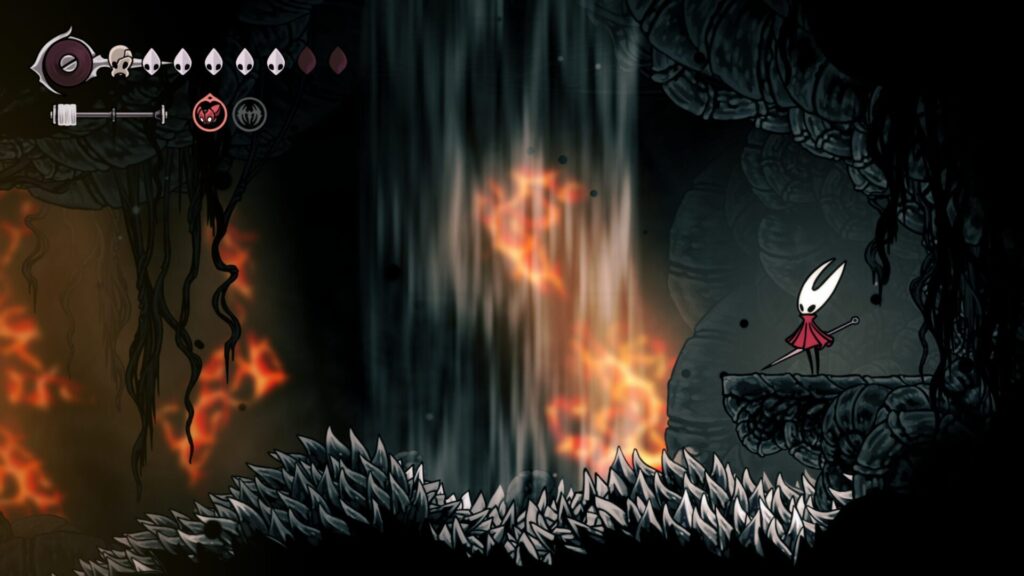Viewport: 1024px width, 576px height.
Task: Select the grey spider tool icon
Action: point(249,114)
